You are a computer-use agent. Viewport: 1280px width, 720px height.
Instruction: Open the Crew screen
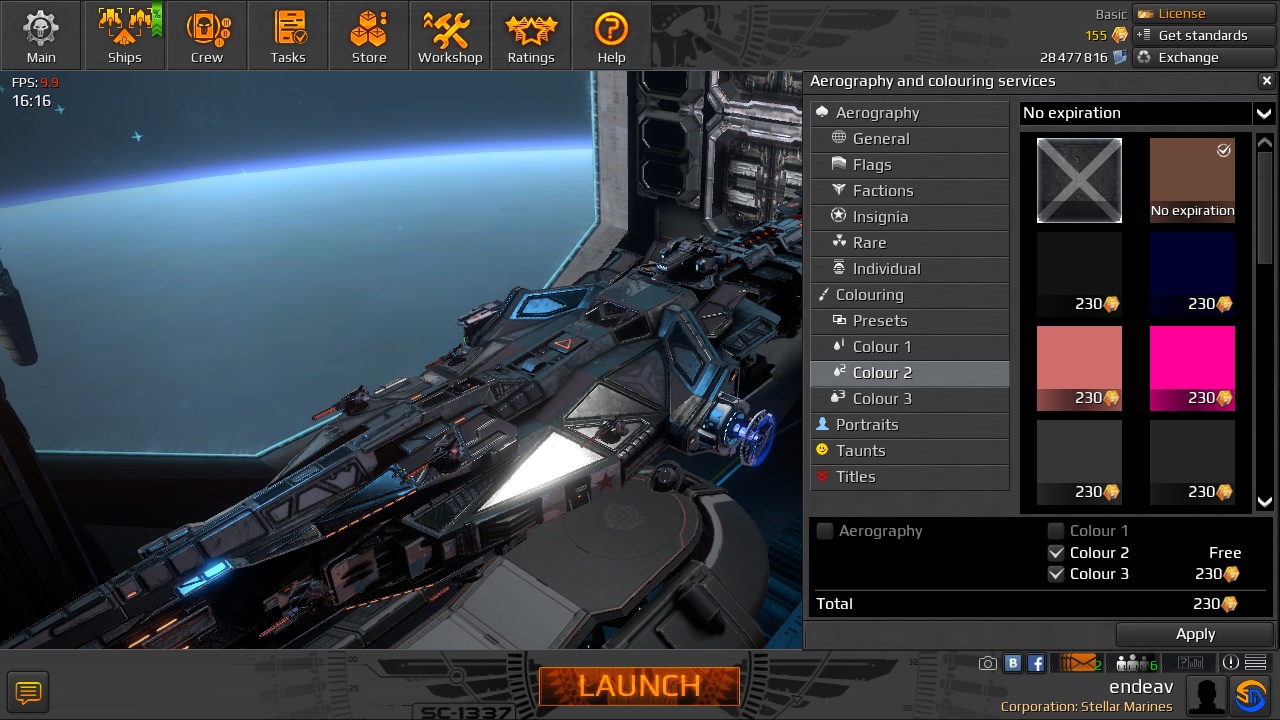tap(206, 35)
